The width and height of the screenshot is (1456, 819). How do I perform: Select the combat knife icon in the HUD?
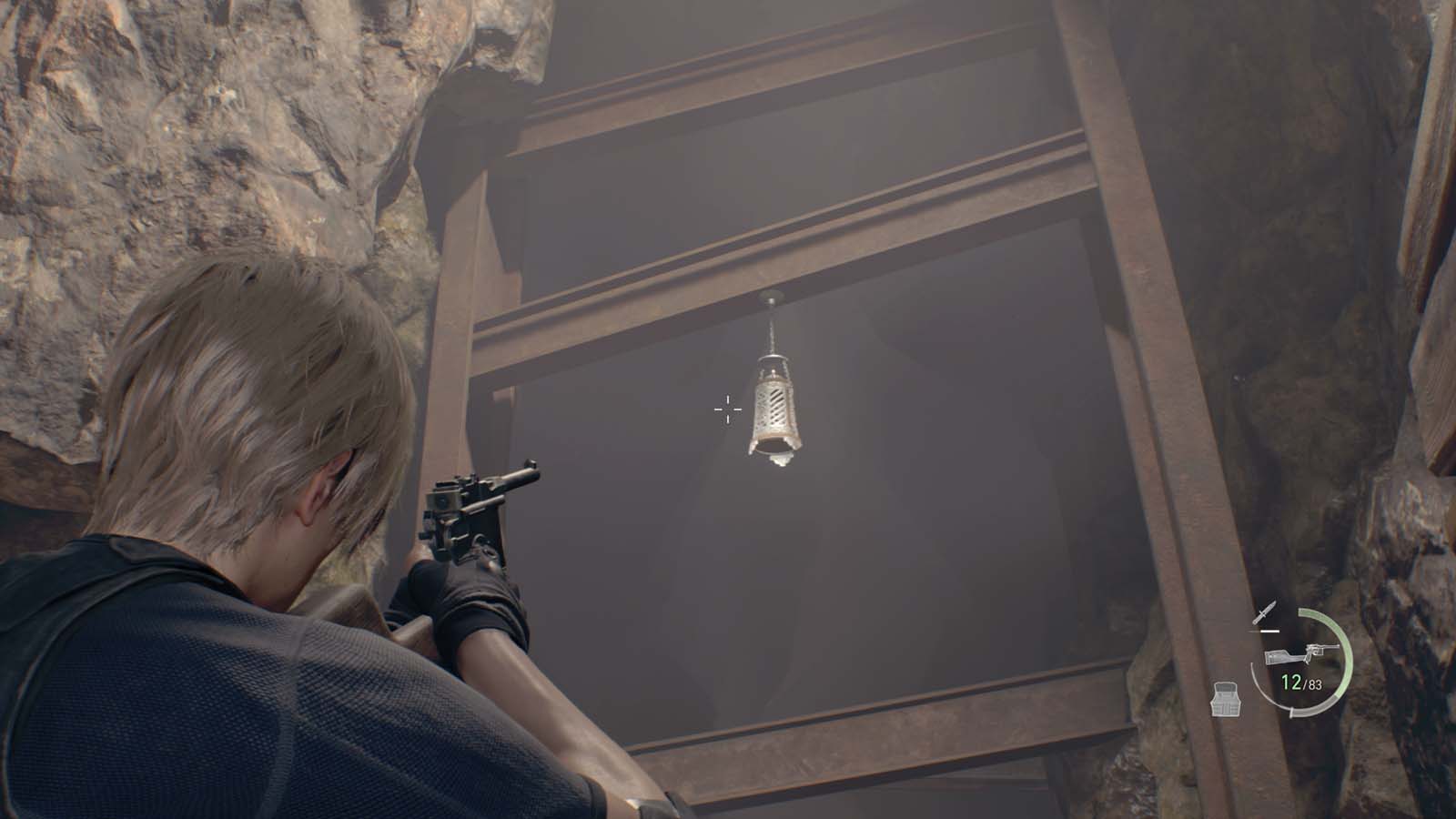coord(1264,612)
